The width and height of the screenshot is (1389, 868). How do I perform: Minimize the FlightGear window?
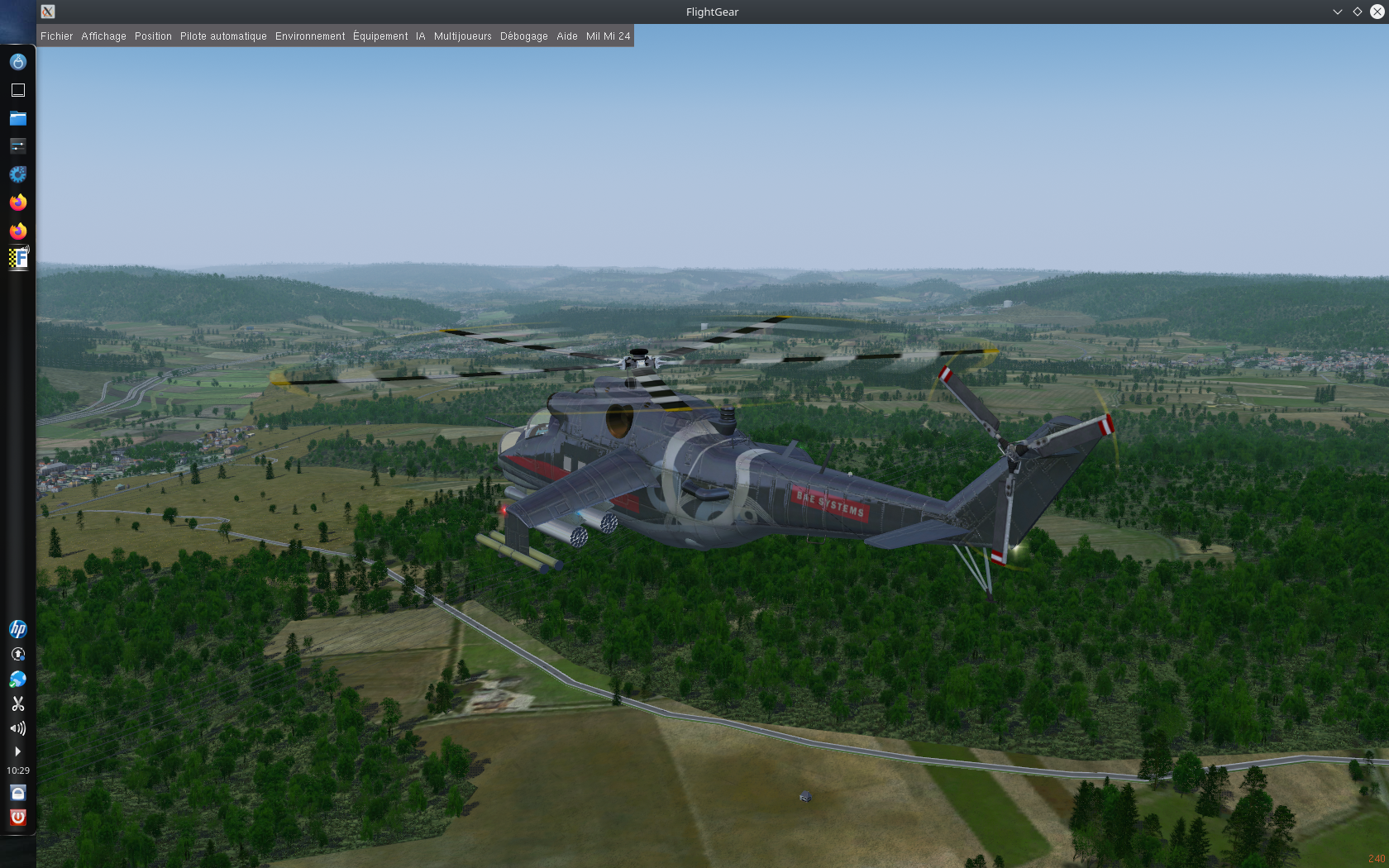(1337, 12)
